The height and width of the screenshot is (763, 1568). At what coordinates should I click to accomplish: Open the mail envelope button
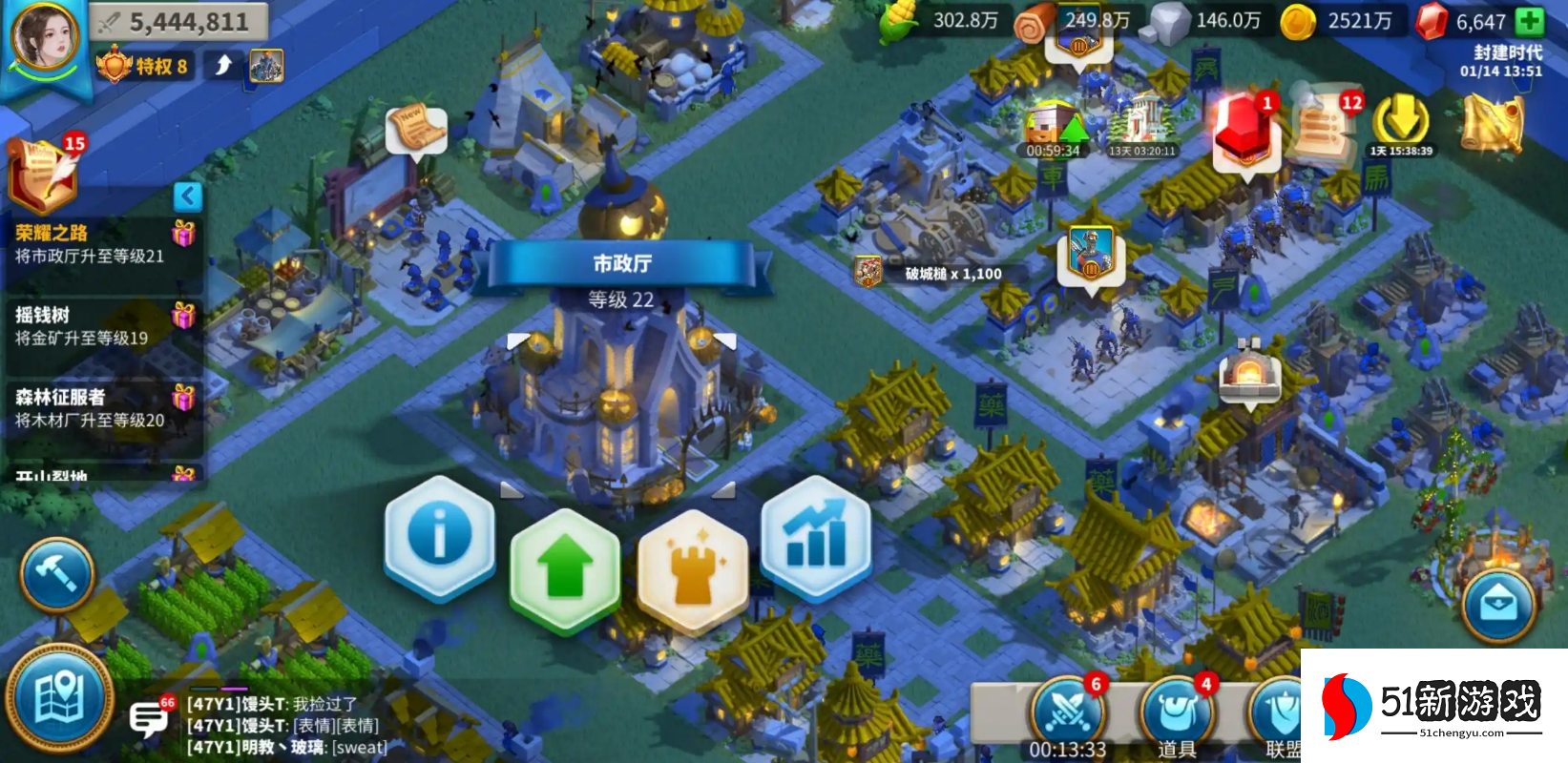click(x=1498, y=606)
